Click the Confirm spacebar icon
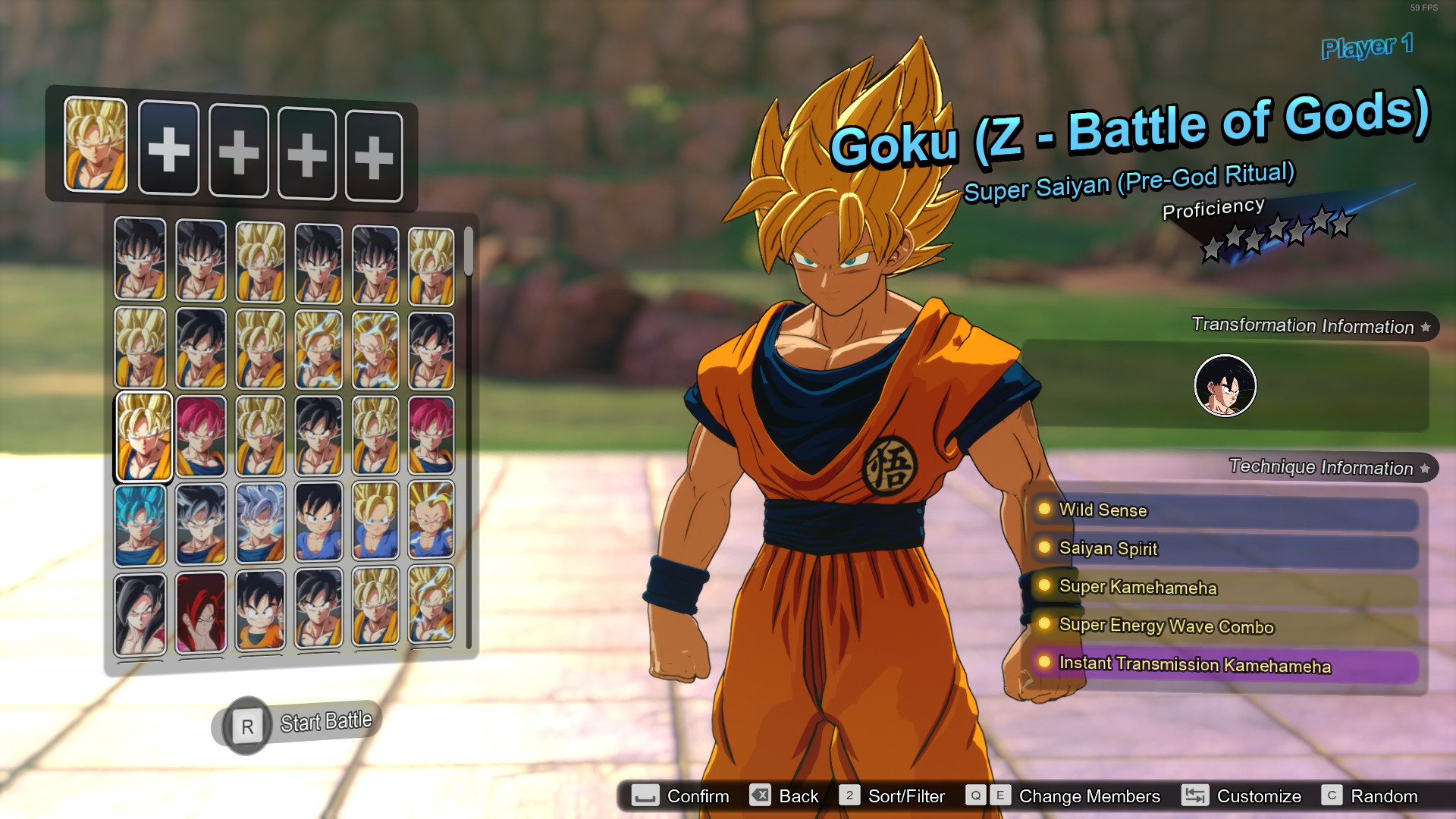Viewport: 1456px width, 819px height. pyautogui.click(x=644, y=796)
